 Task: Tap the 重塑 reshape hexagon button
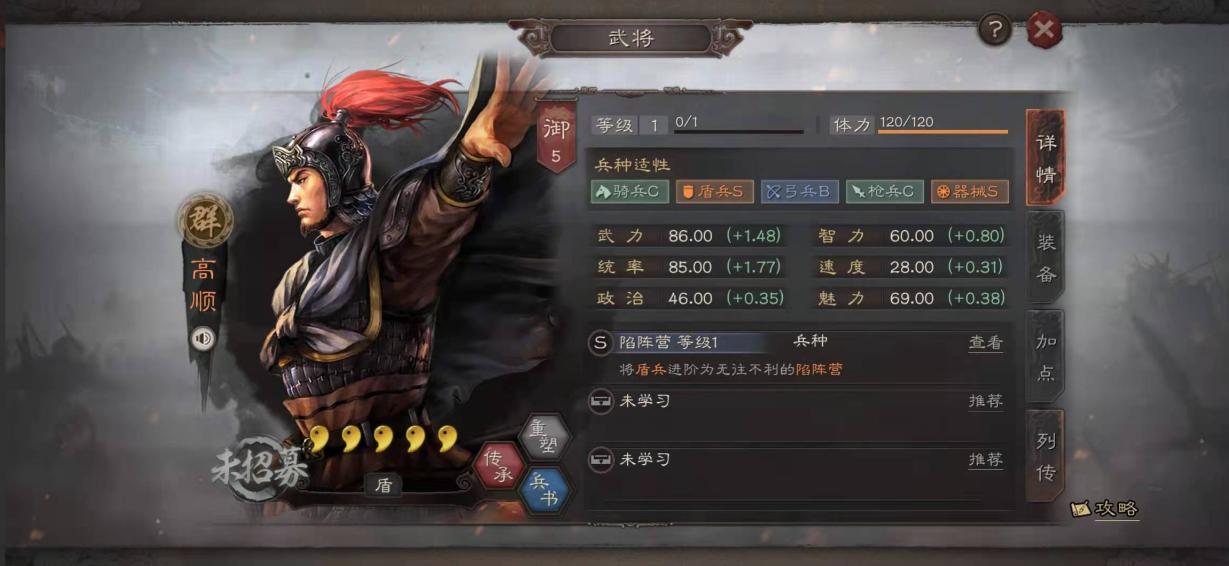(545, 436)
